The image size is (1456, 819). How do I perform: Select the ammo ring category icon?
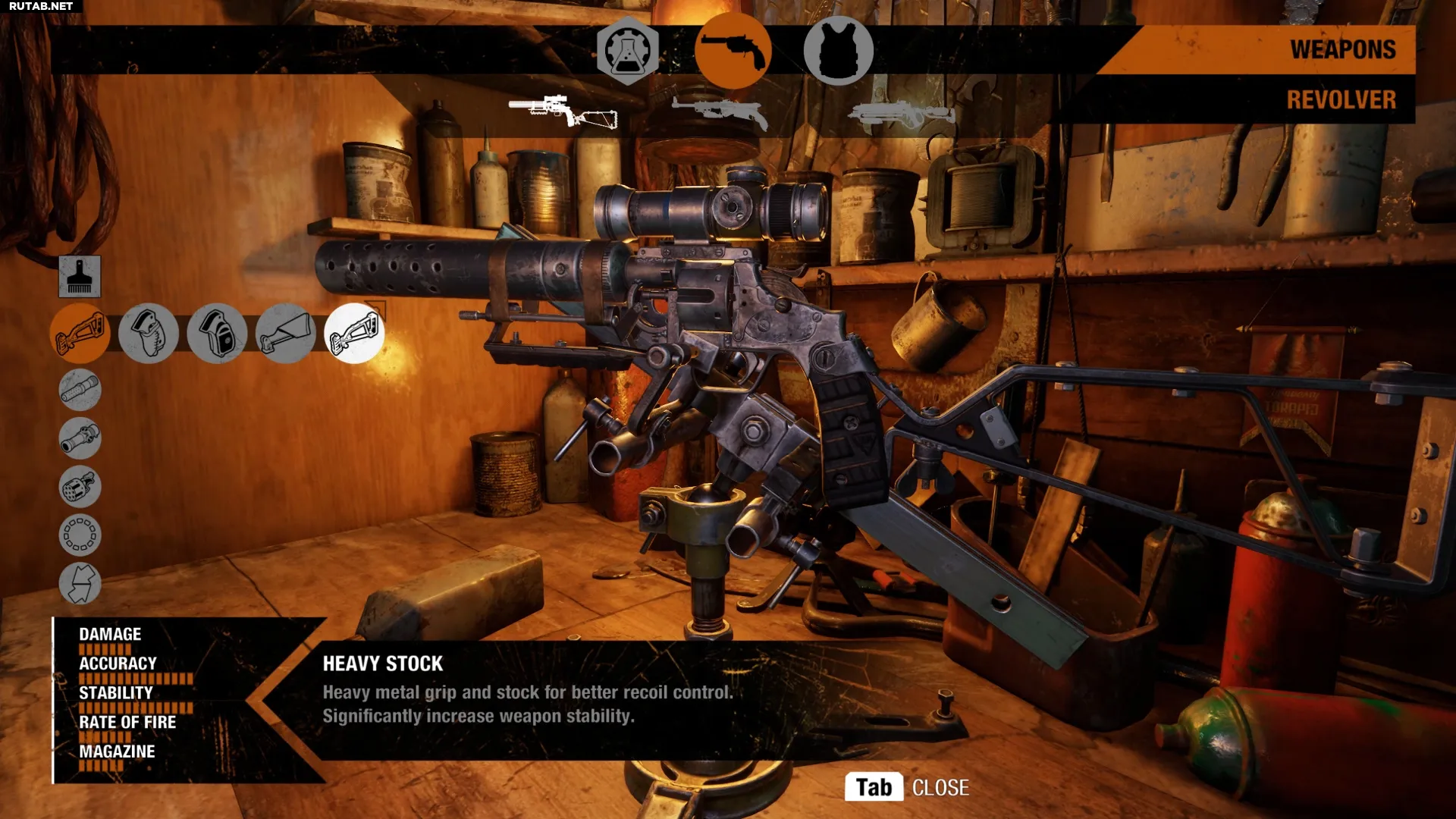coord(80,535)
